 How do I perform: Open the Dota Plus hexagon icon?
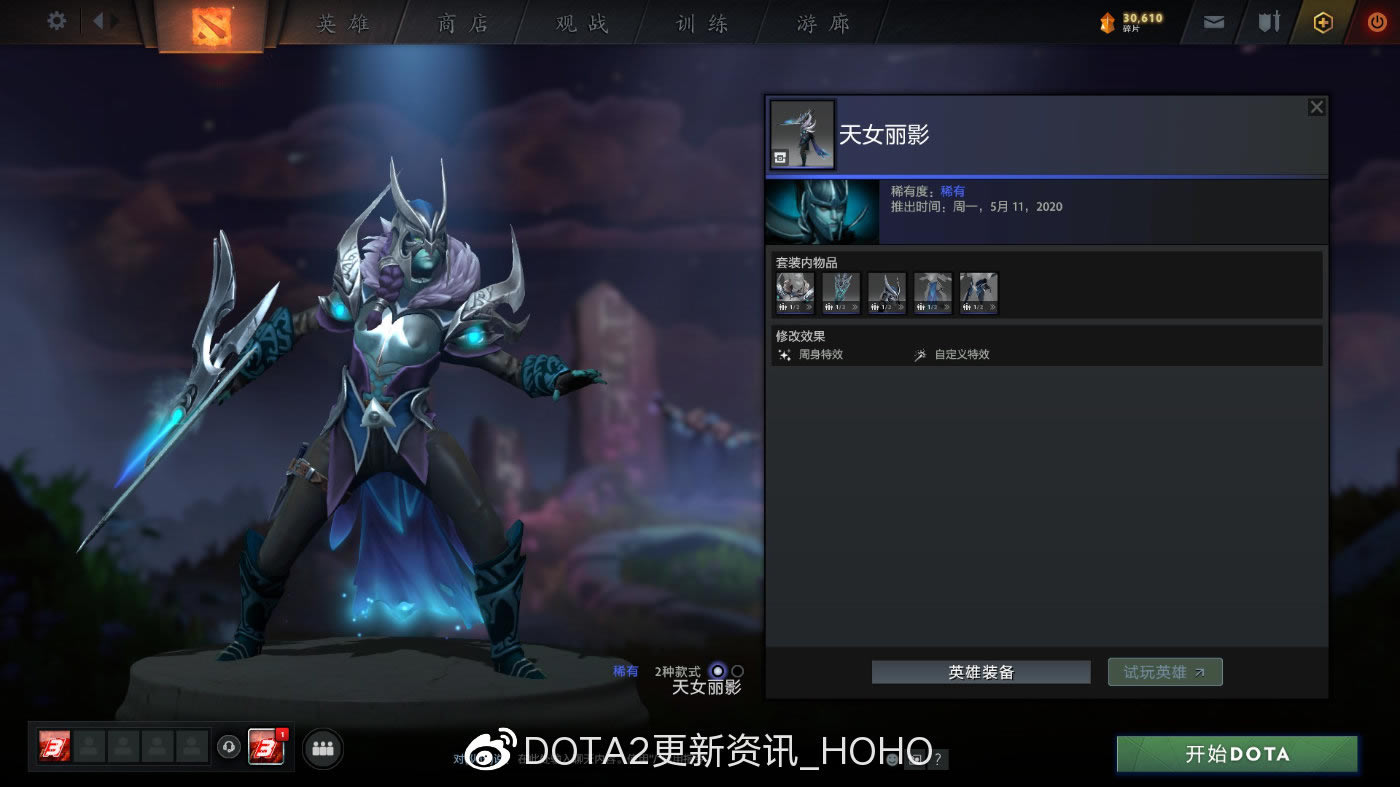(1322, 21)
